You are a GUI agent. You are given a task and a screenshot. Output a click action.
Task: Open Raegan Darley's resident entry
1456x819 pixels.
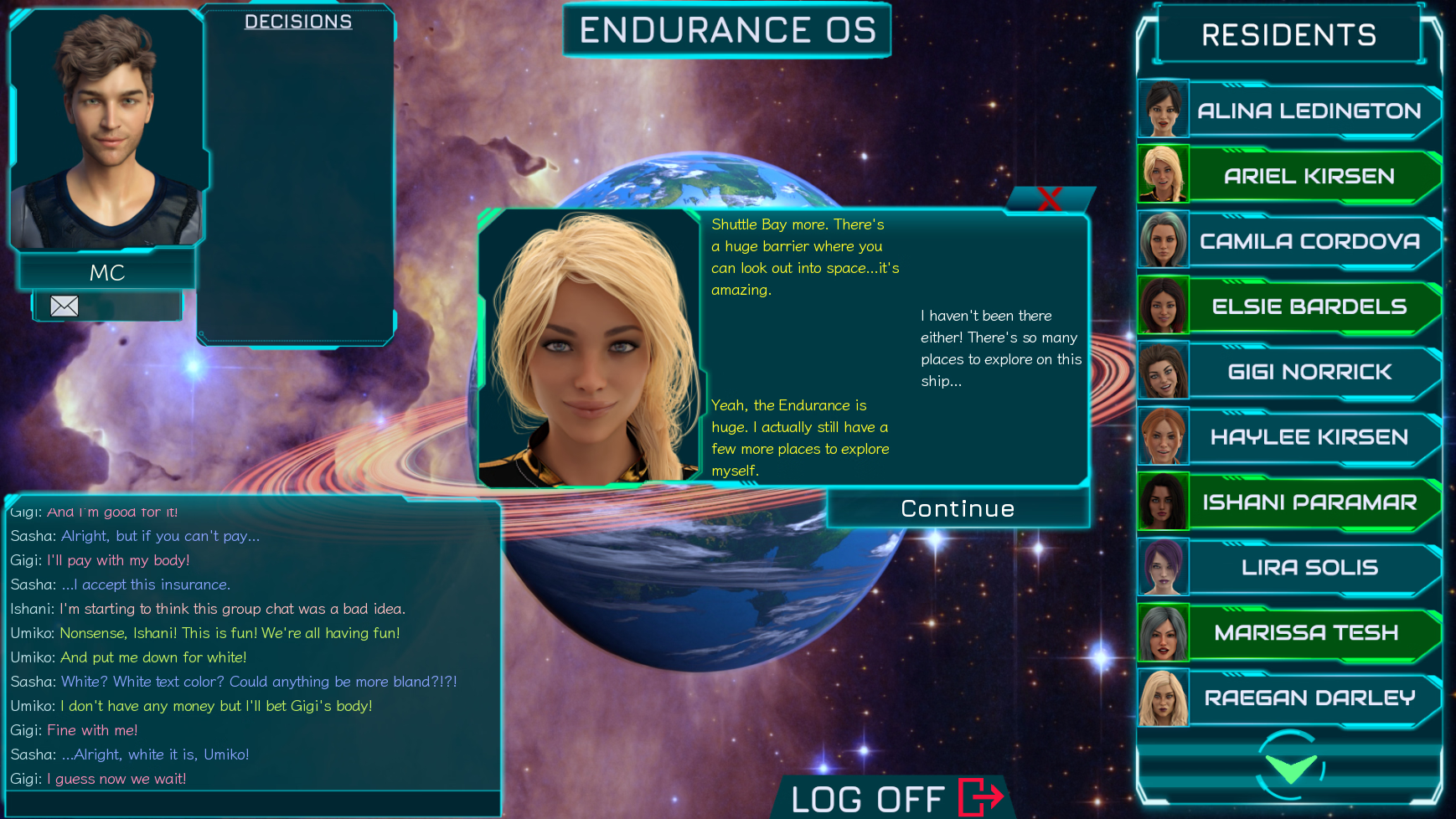pos(1308,698)
